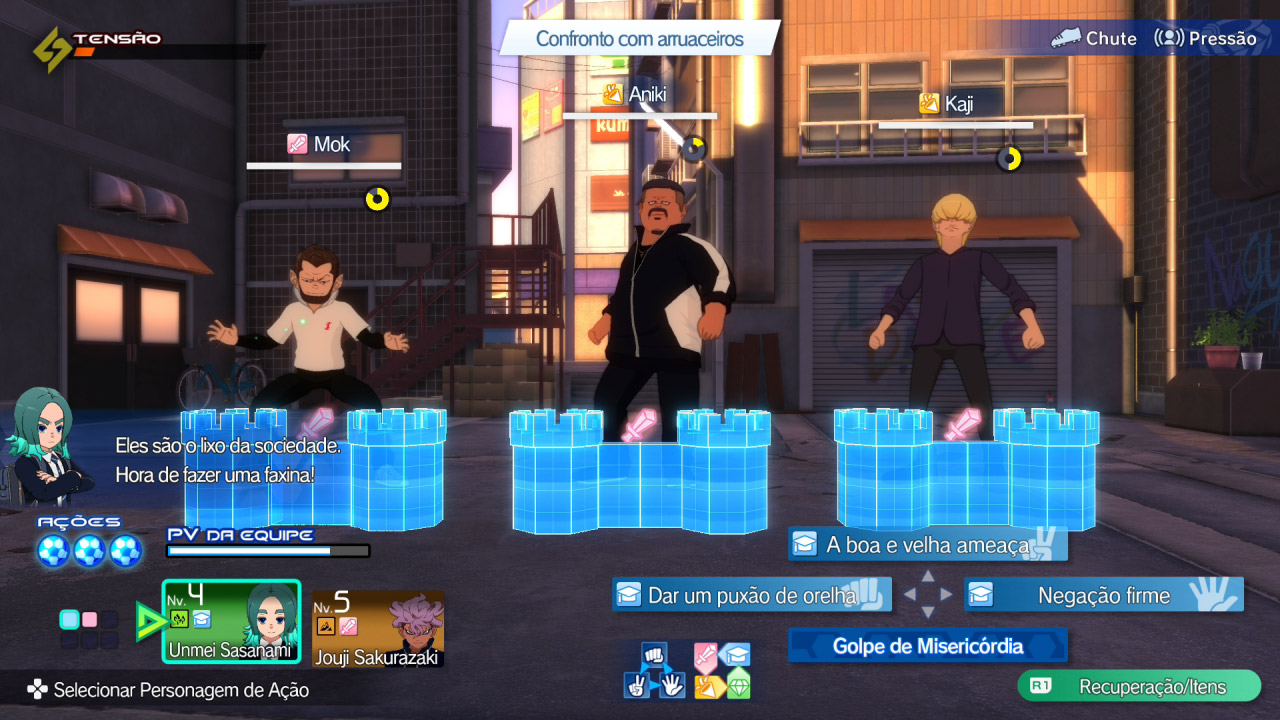Select "Dar um puxão de orelha" attack

pyautogui.click(x=751, y=595)
